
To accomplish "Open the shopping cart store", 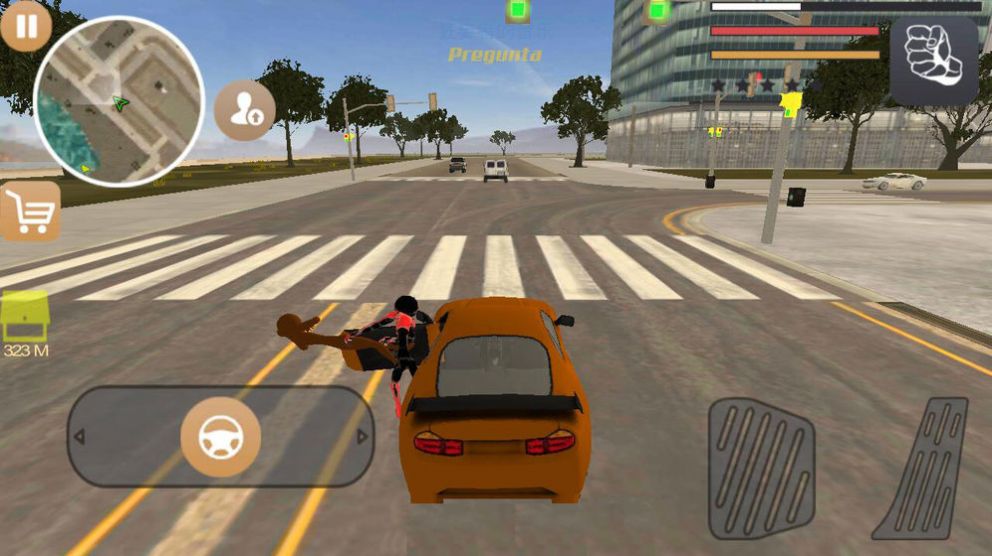I will coord(30,211).
